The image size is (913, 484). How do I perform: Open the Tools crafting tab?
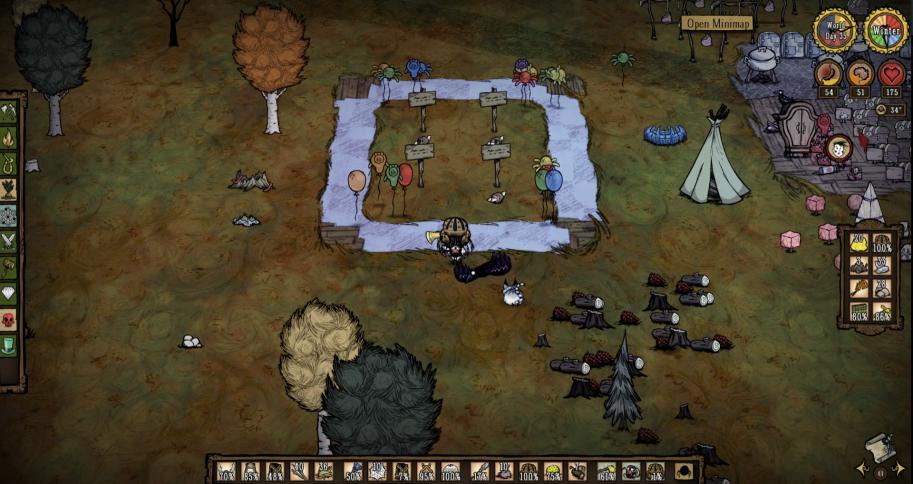pyautogui.click(x=9, y=112)
